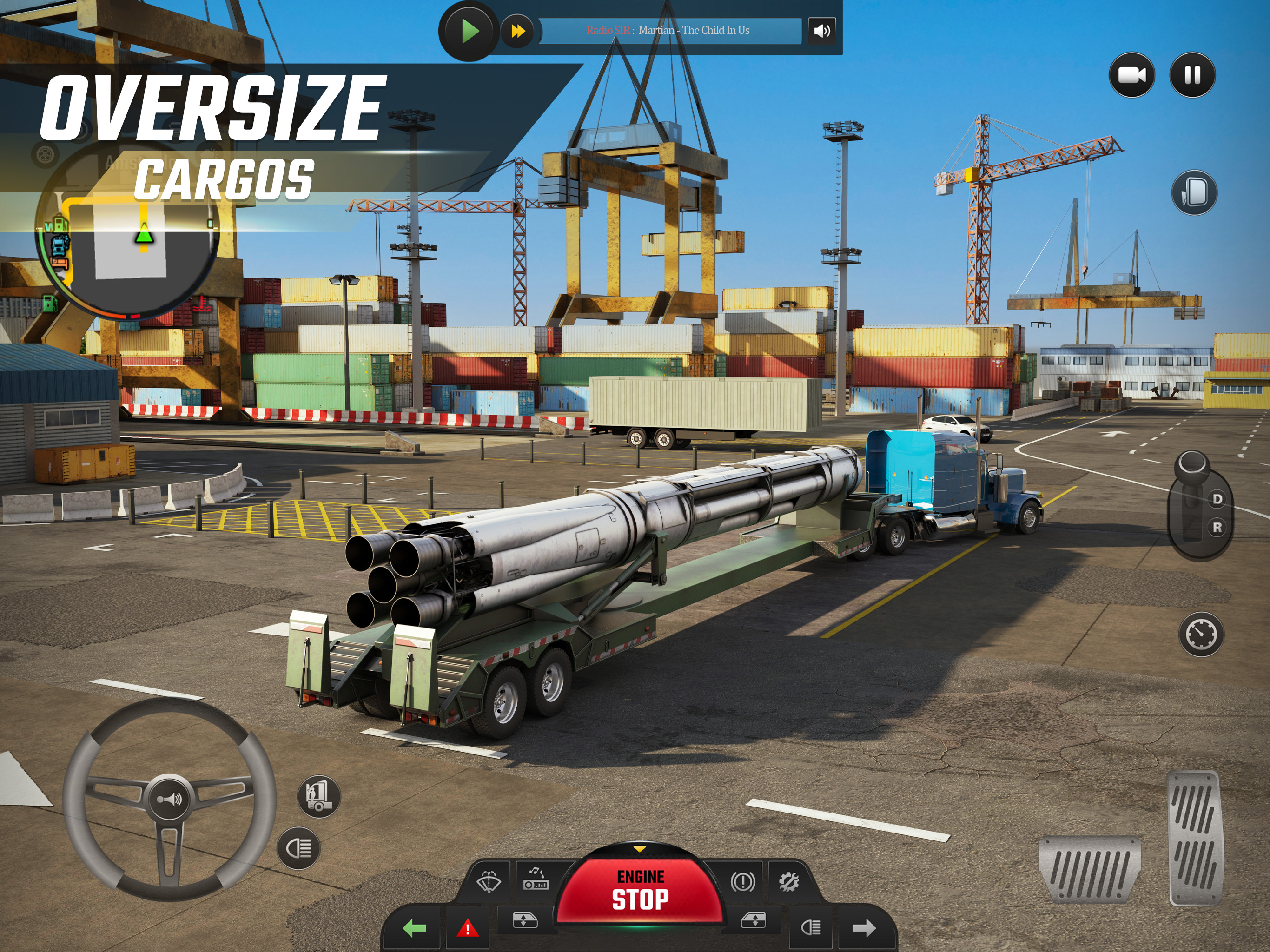This screenshot has height=952, width=1270.
Task: Play the radio station
Action: 469,31
